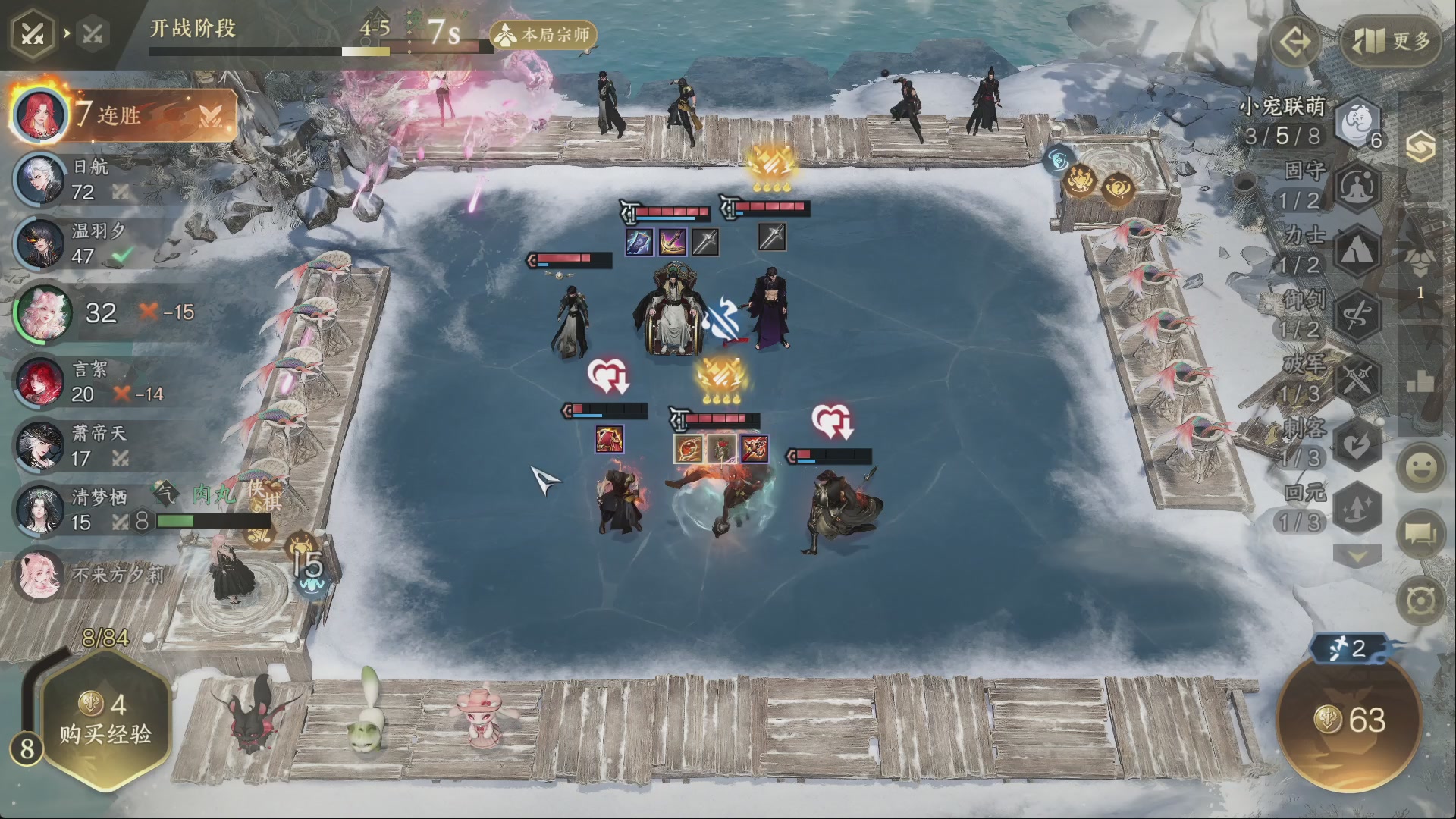Buy experience with the 购买经验 button
The width and height of the screenshot is (1456, 819).
[x=105, y=720]
